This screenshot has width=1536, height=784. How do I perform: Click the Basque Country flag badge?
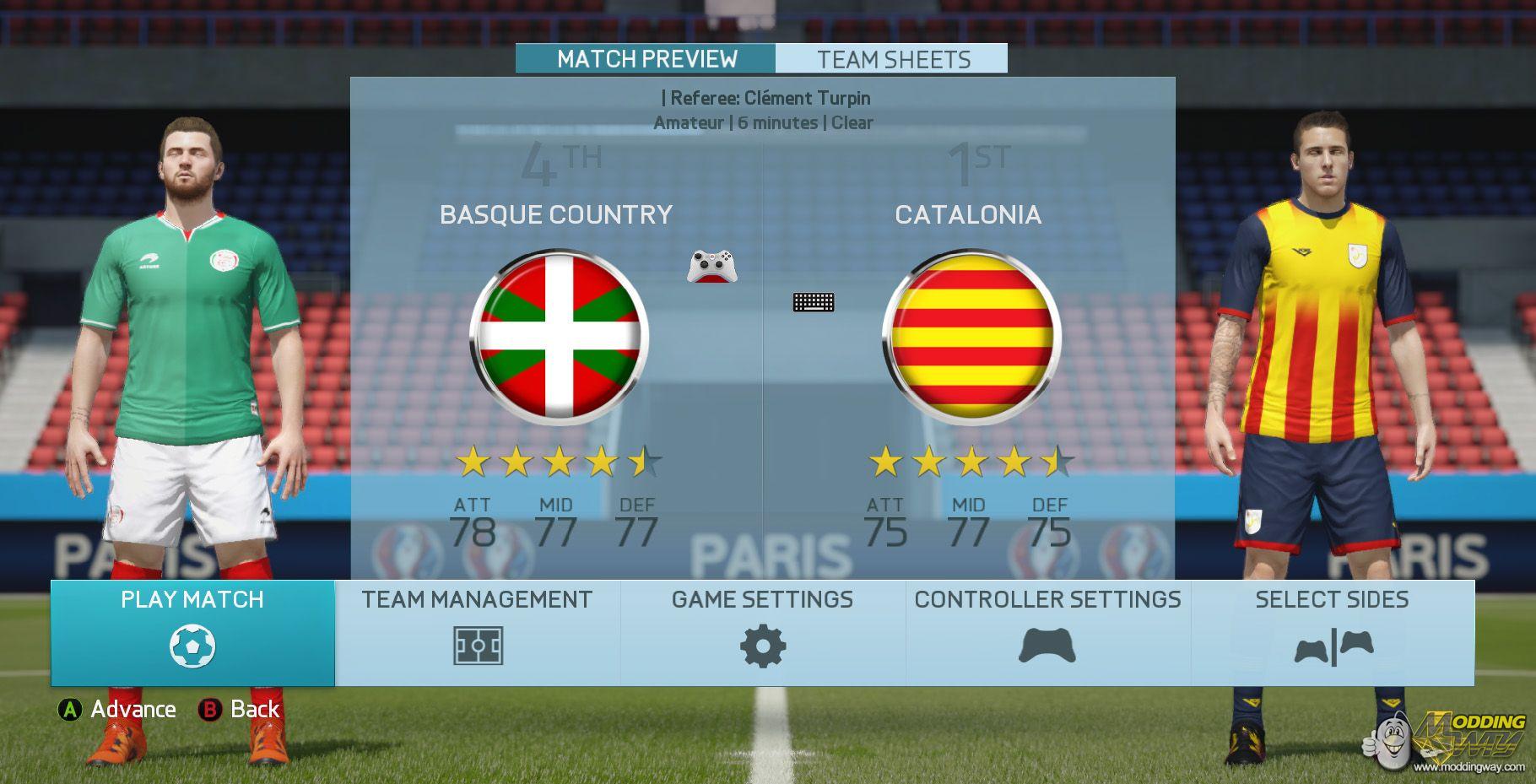[560, 337]
